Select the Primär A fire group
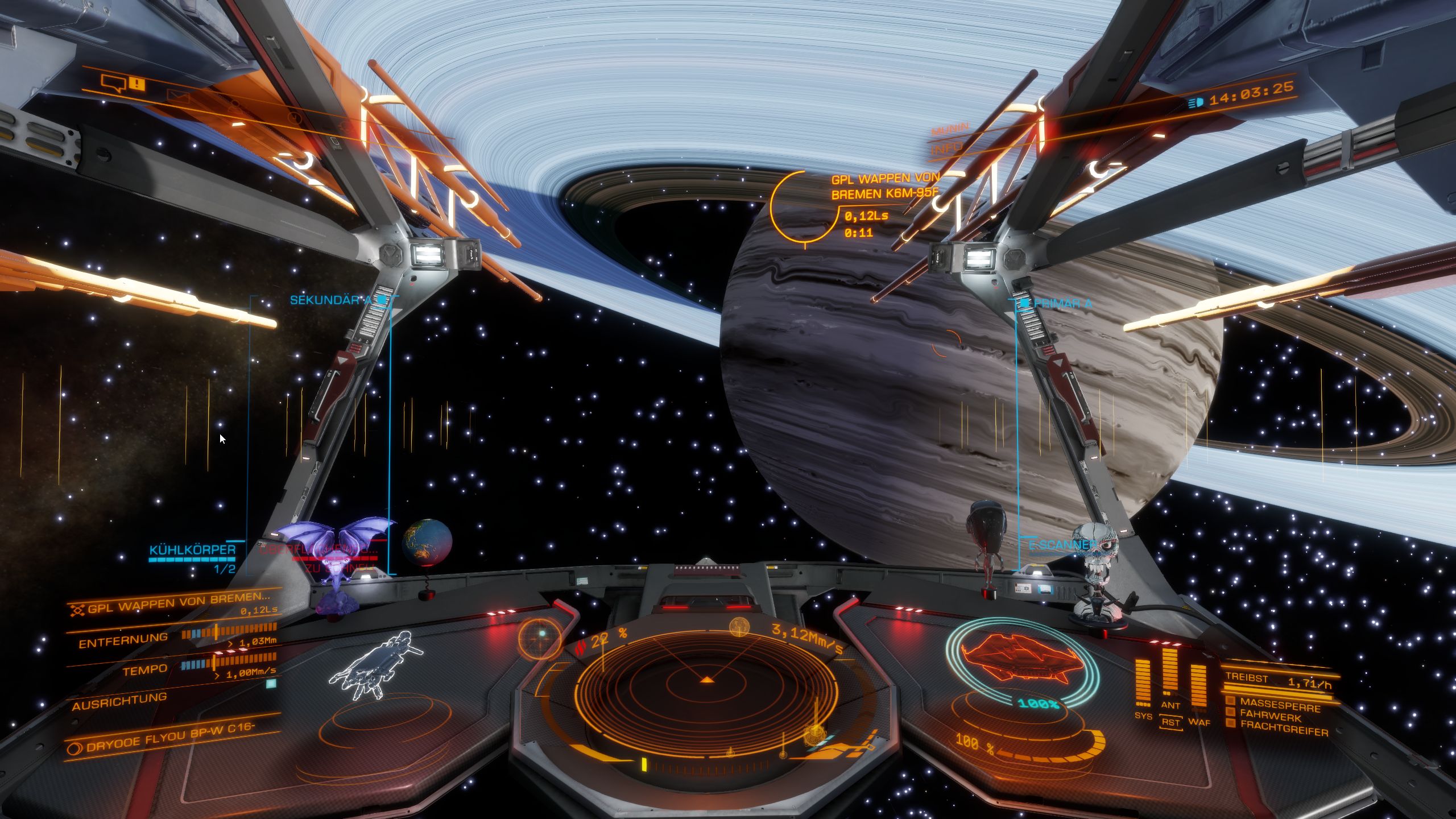Viewport: 1456px width, 819px height. [1062, 304]
